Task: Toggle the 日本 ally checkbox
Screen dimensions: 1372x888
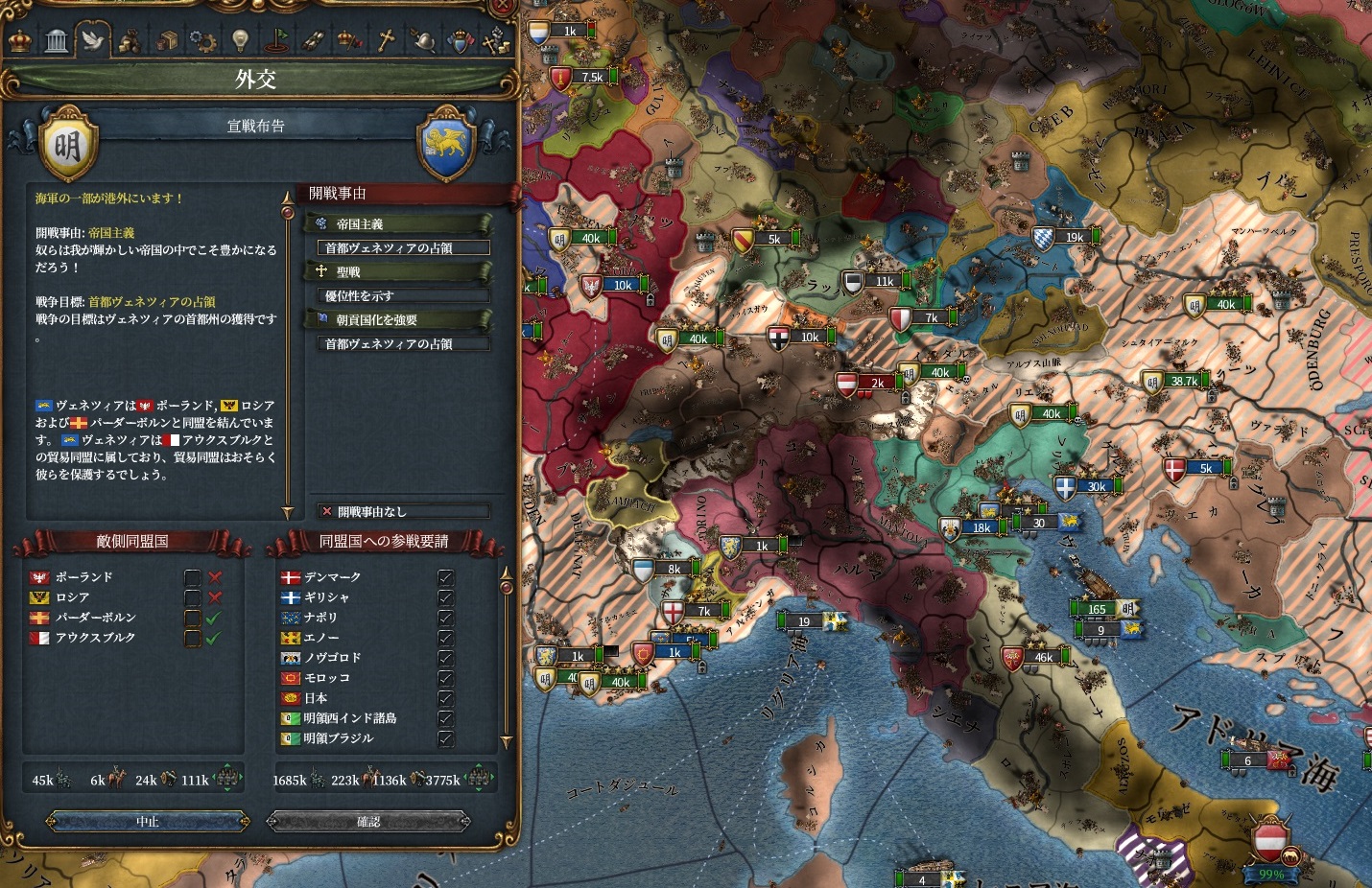Action: [x=445, y=698]
